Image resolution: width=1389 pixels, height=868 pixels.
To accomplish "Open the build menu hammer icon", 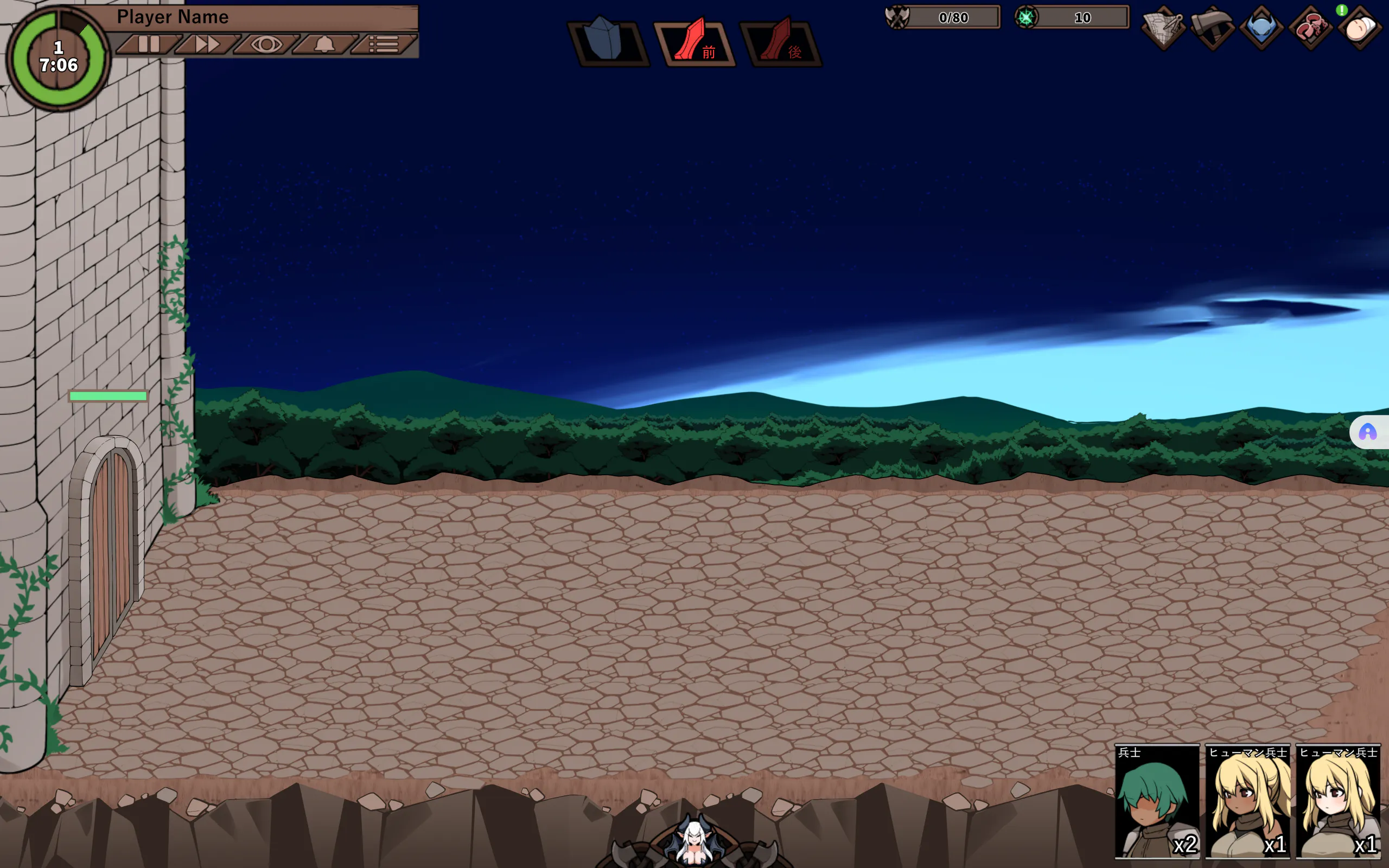I will coord(1212,28).
